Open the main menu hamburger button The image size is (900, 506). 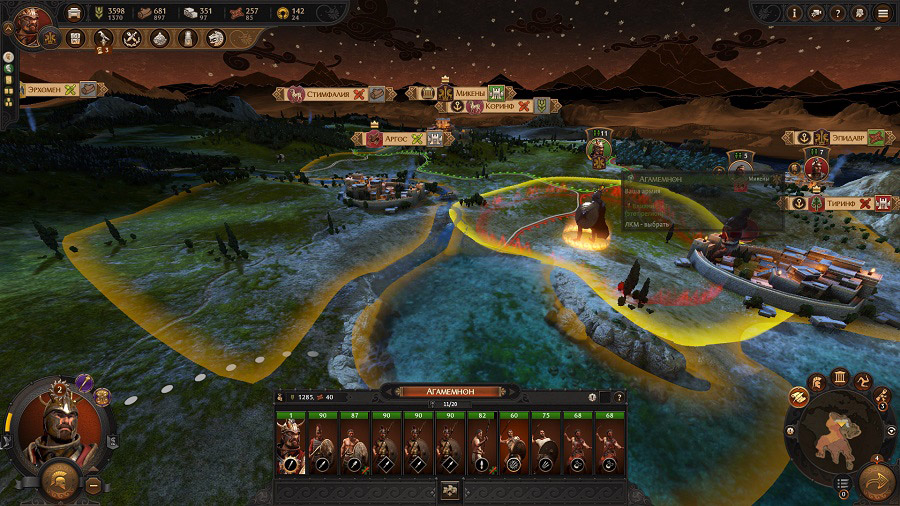(x=883, y=13)
